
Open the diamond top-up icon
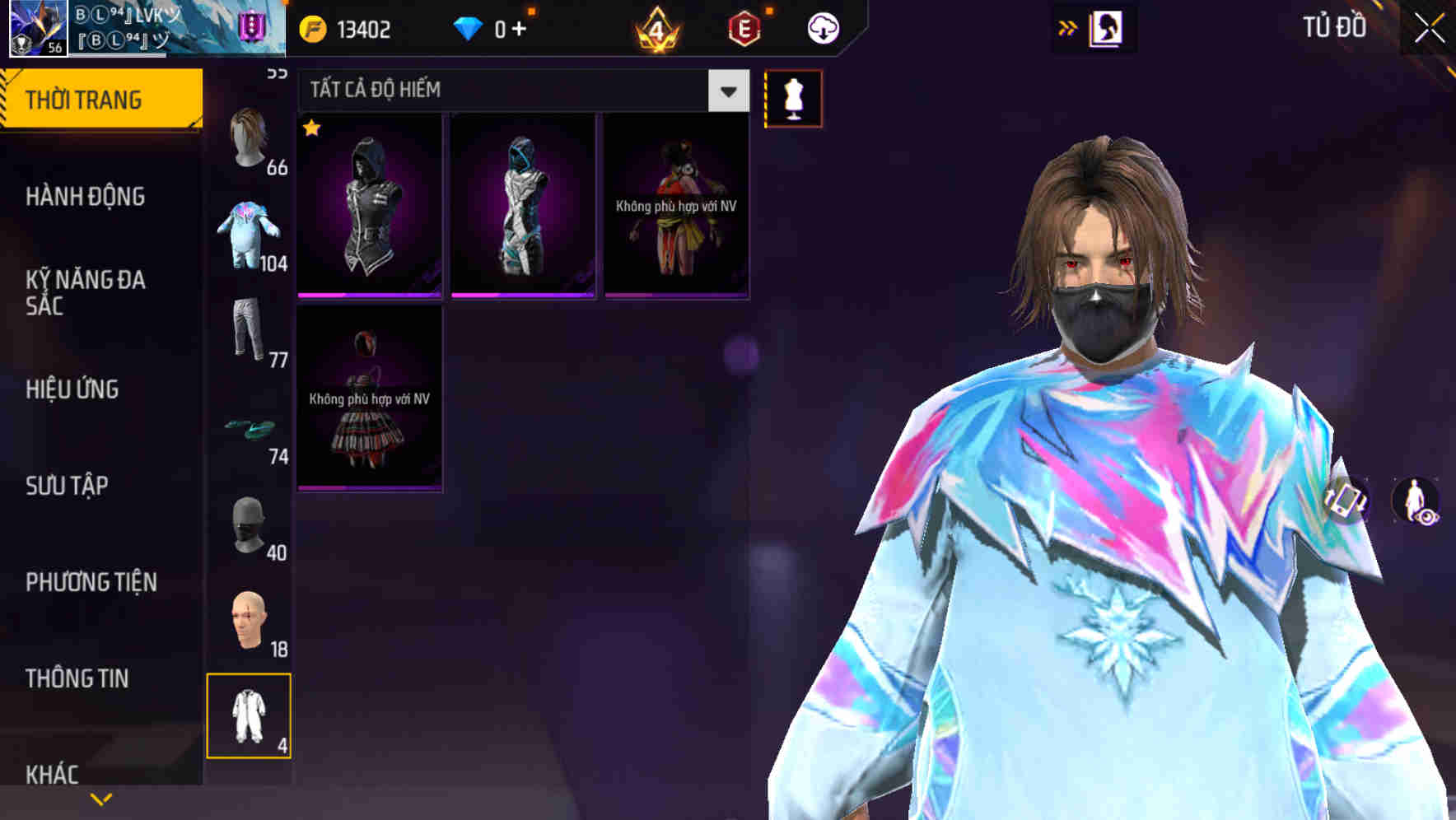tap(469, 27)
